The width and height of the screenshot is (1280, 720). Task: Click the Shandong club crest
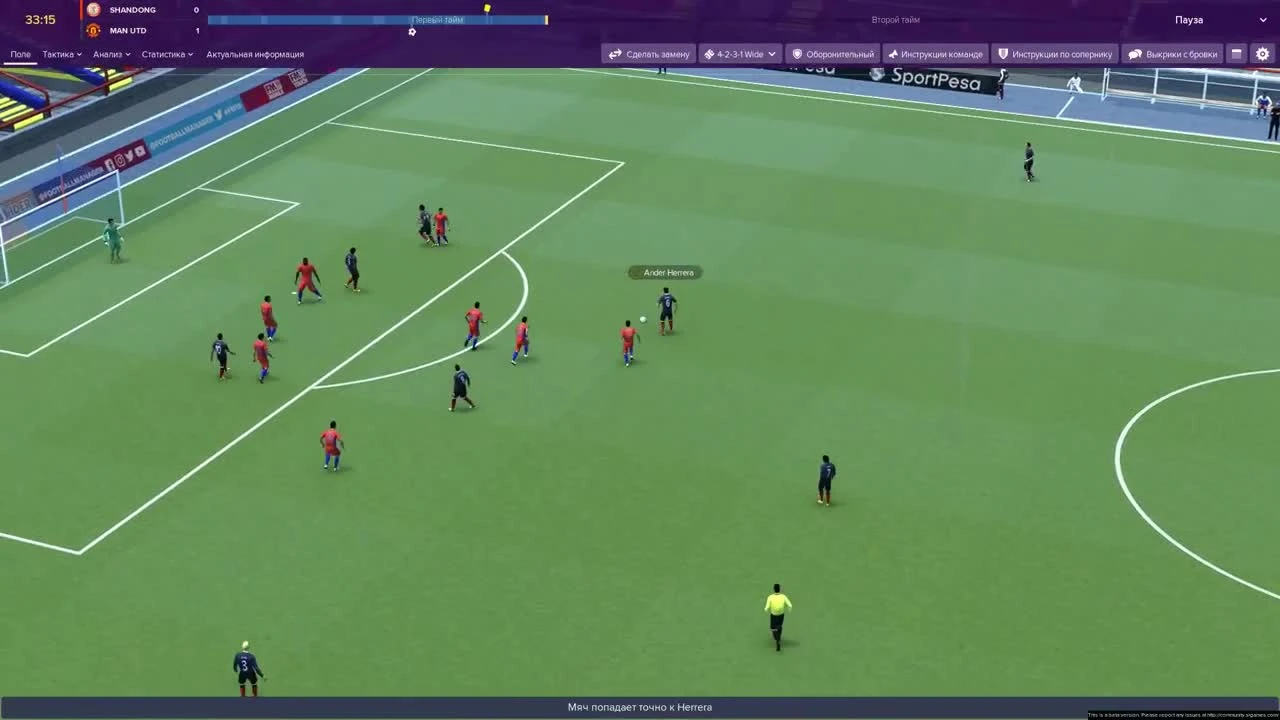pos(95,10)
